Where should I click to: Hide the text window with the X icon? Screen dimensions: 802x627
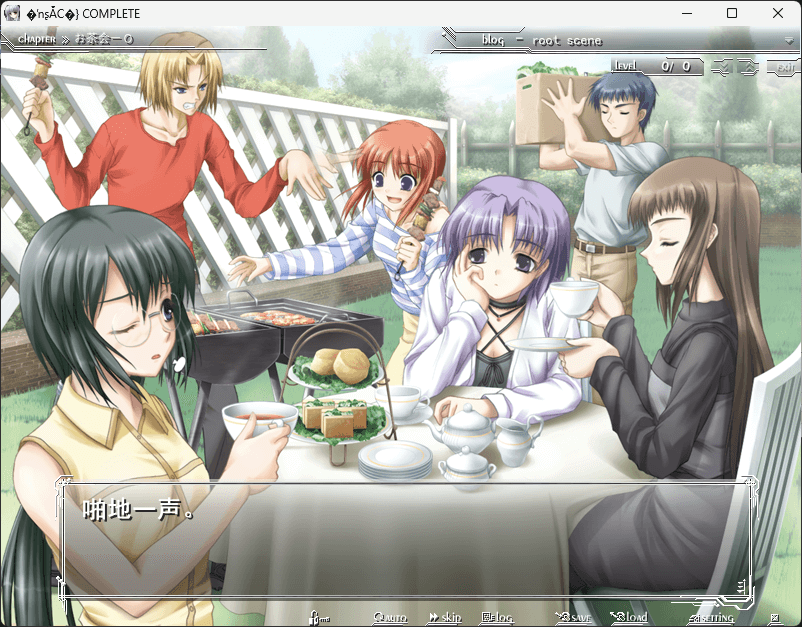point(774,617)
